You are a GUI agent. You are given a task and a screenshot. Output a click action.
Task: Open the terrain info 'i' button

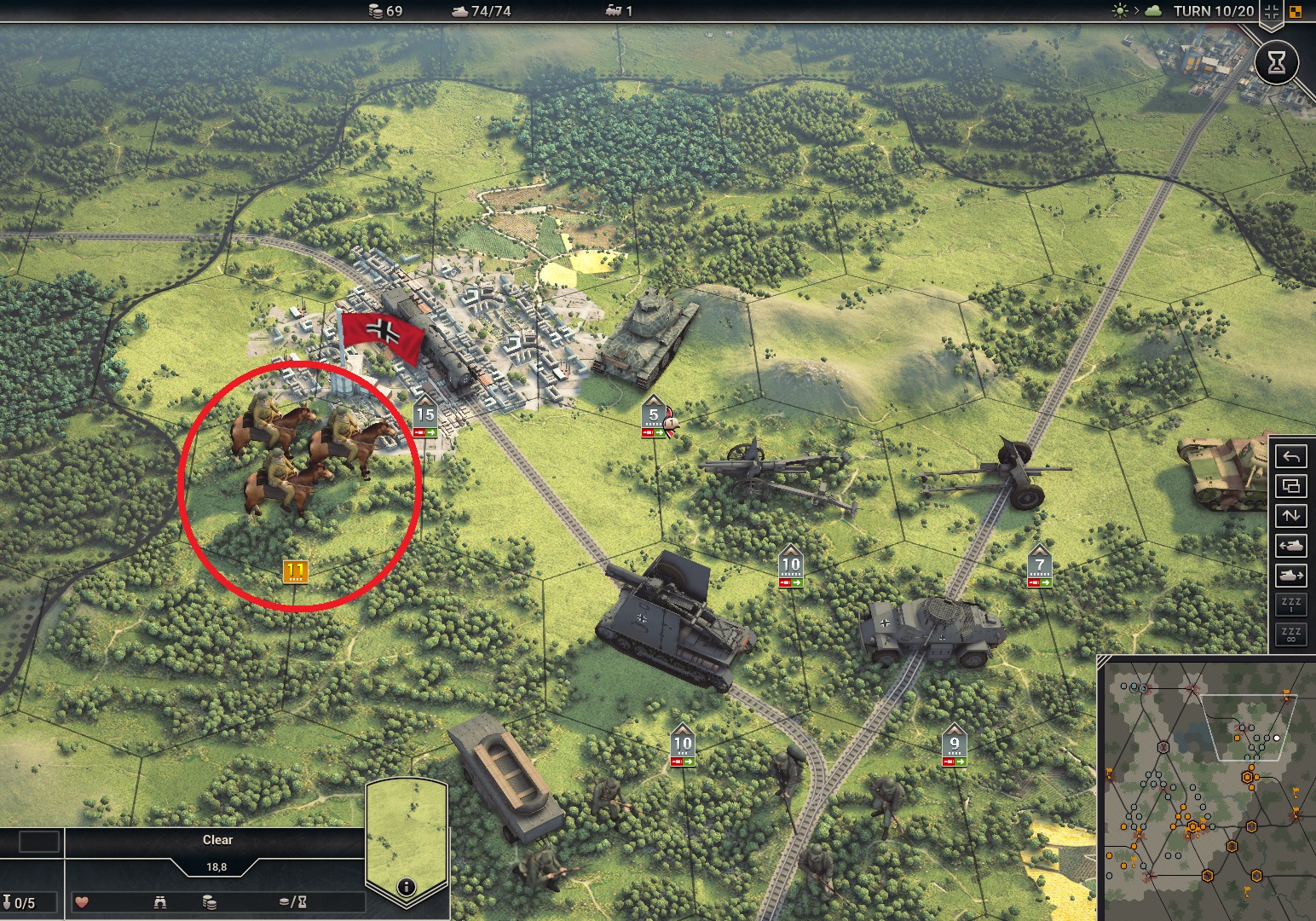pyautogui.click(x=407, y=887)
